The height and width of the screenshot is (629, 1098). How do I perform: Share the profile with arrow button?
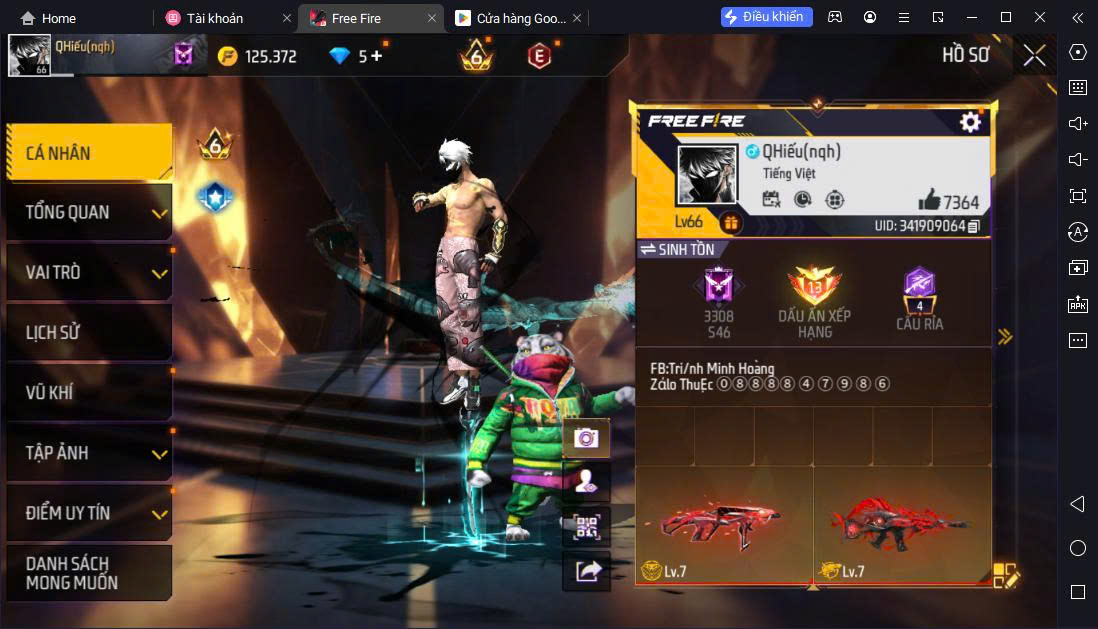pos(586,571)
